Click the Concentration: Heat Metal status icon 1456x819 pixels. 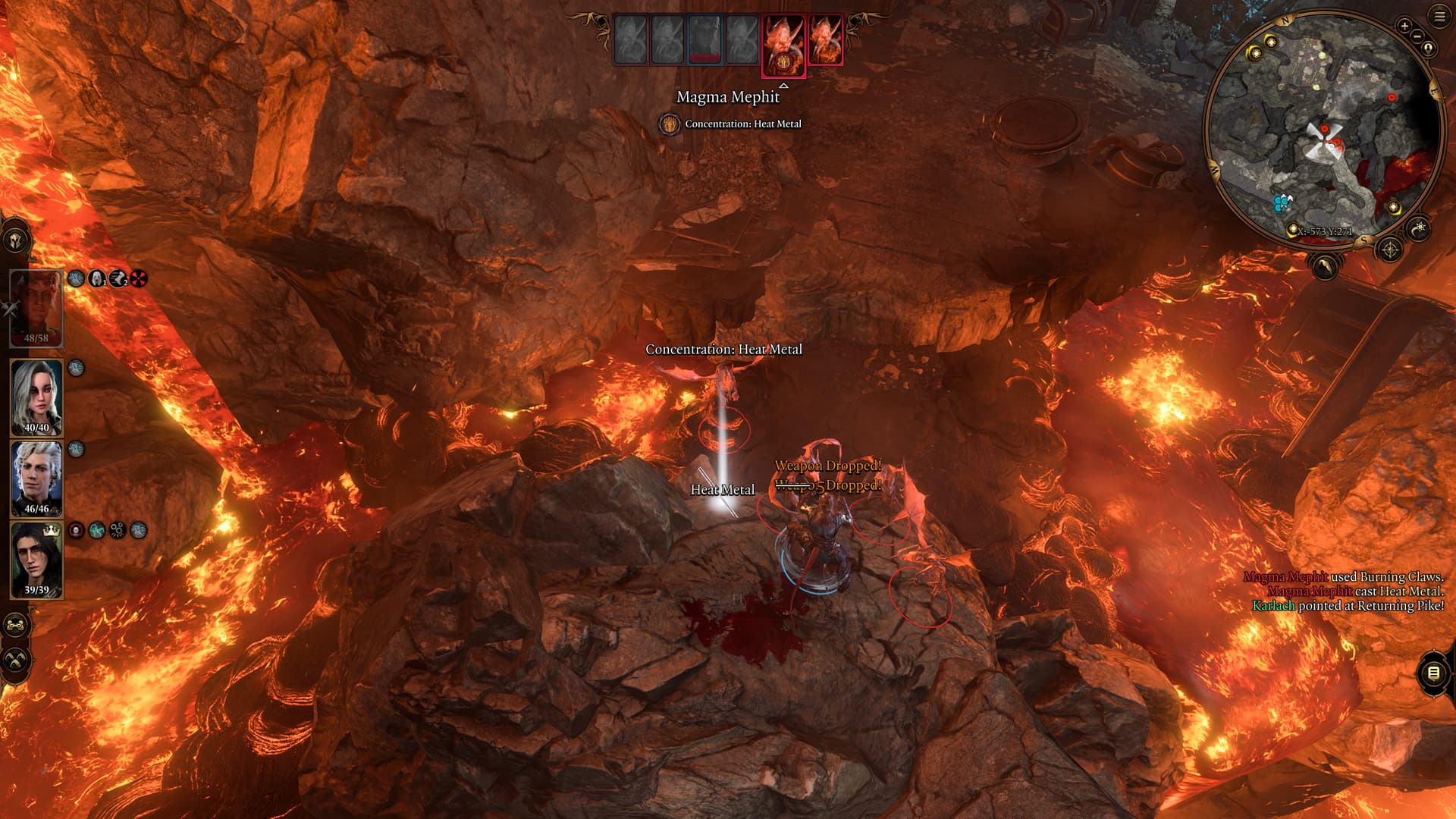click(669, 124)
